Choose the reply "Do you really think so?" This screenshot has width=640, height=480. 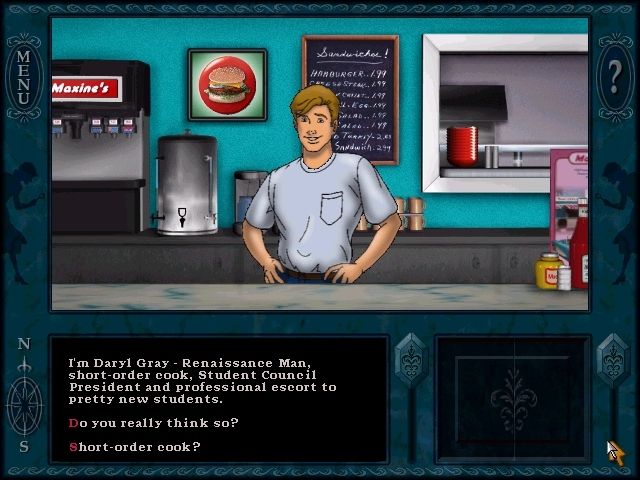coord(153,422)
